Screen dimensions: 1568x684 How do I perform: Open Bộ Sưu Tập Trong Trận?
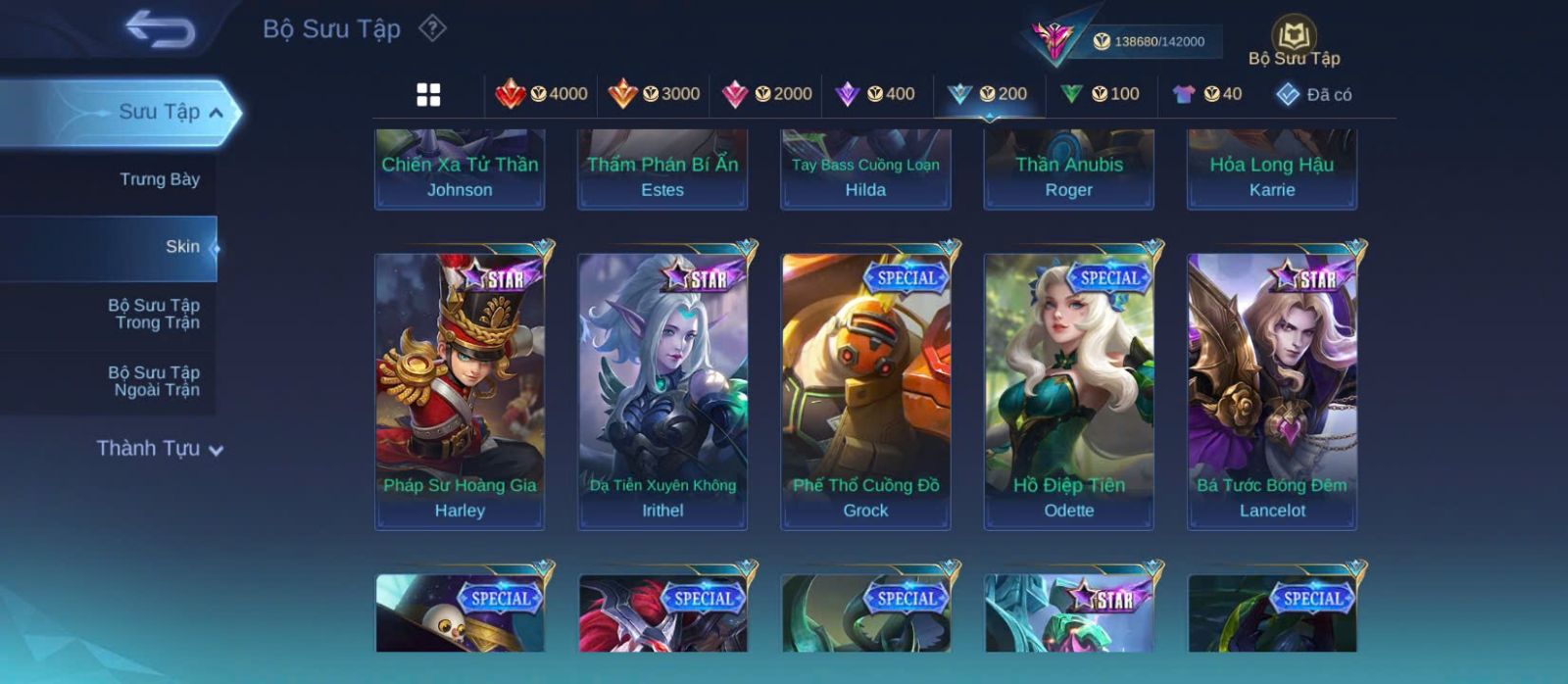pyautogui.click(x=154, y=314)
